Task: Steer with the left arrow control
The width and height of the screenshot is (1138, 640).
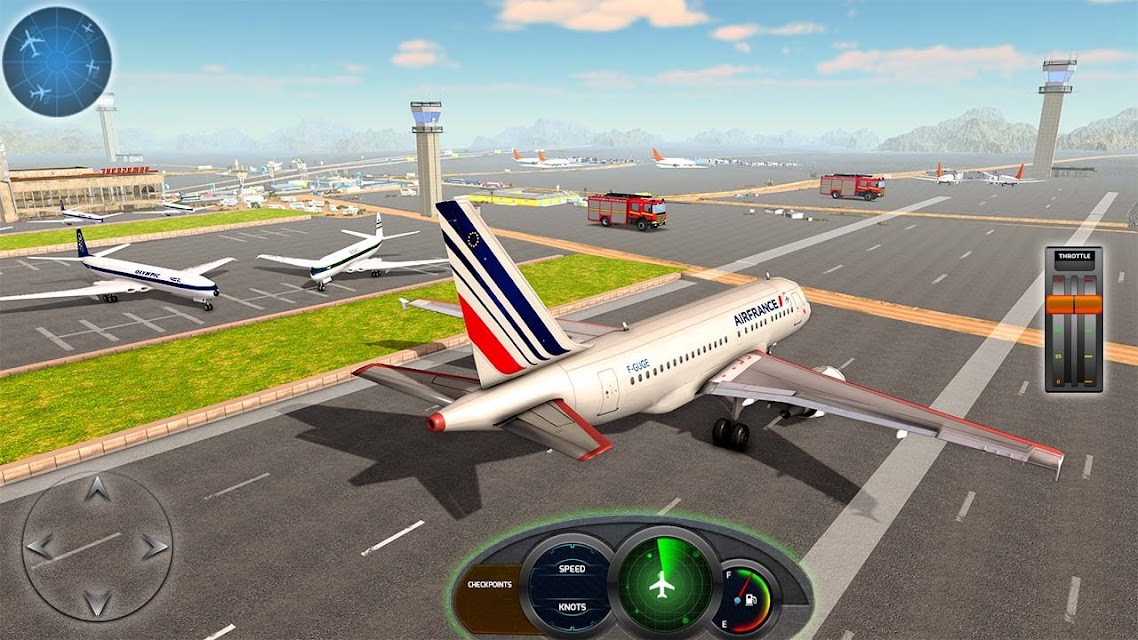Action: 40,546
